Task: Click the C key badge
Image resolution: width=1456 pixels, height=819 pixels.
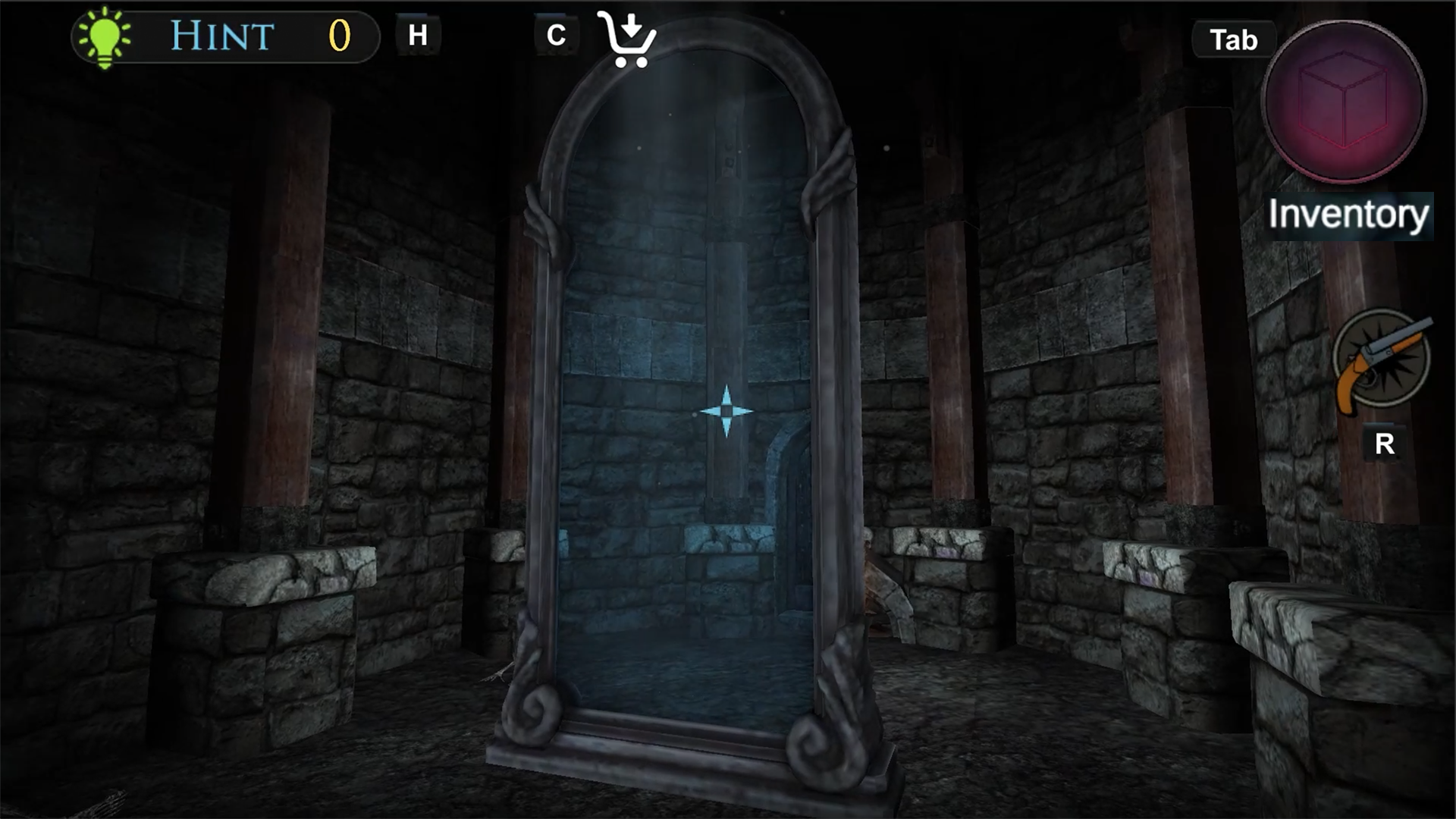Action: coord(556,33)
